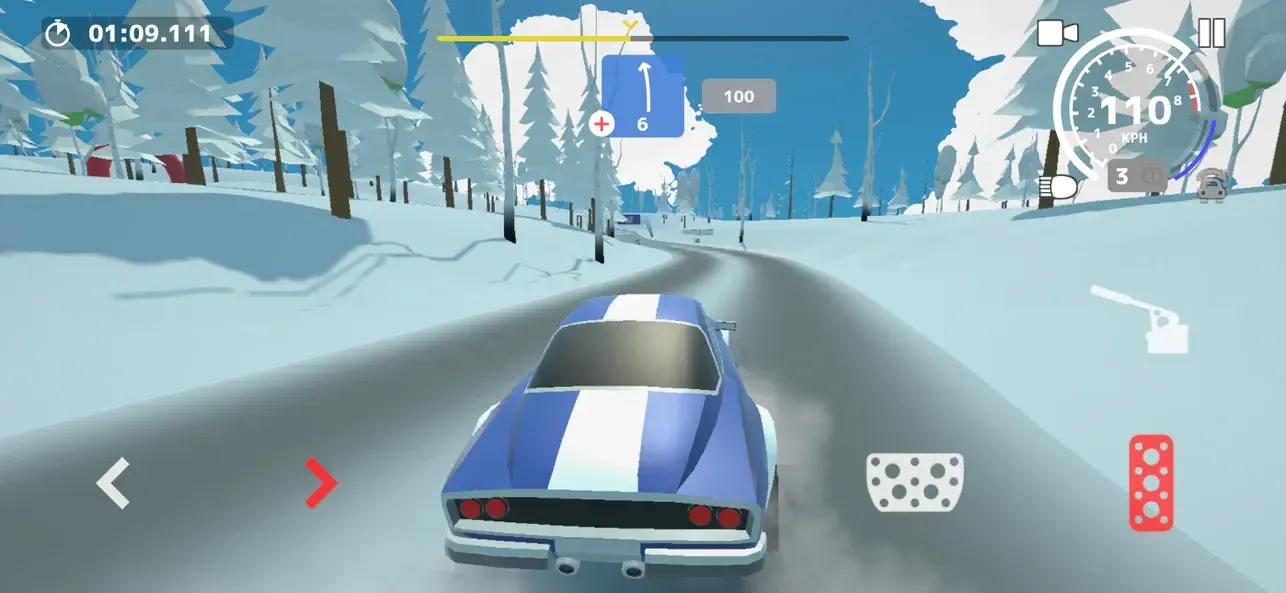Steer right with the red arrow
The image size is (1286, 593).
coord(321,483)
